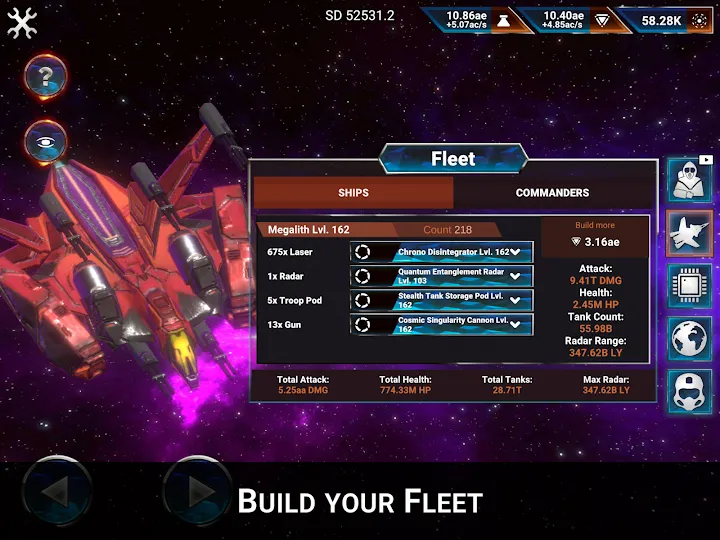Toggle the eye visibility button
The image size is (720, 540).
tap(45, 142)
